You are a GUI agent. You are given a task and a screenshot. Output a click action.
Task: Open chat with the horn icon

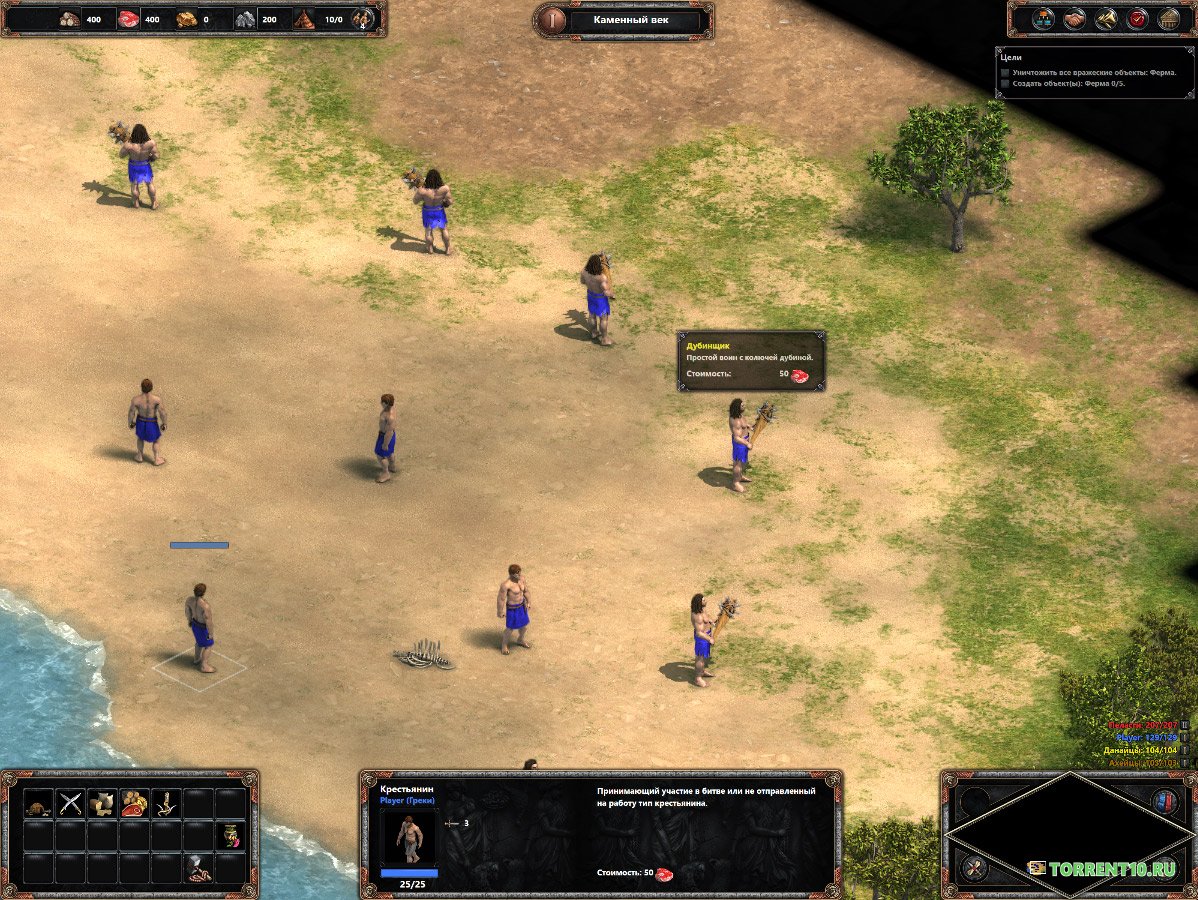(1106, 19)
